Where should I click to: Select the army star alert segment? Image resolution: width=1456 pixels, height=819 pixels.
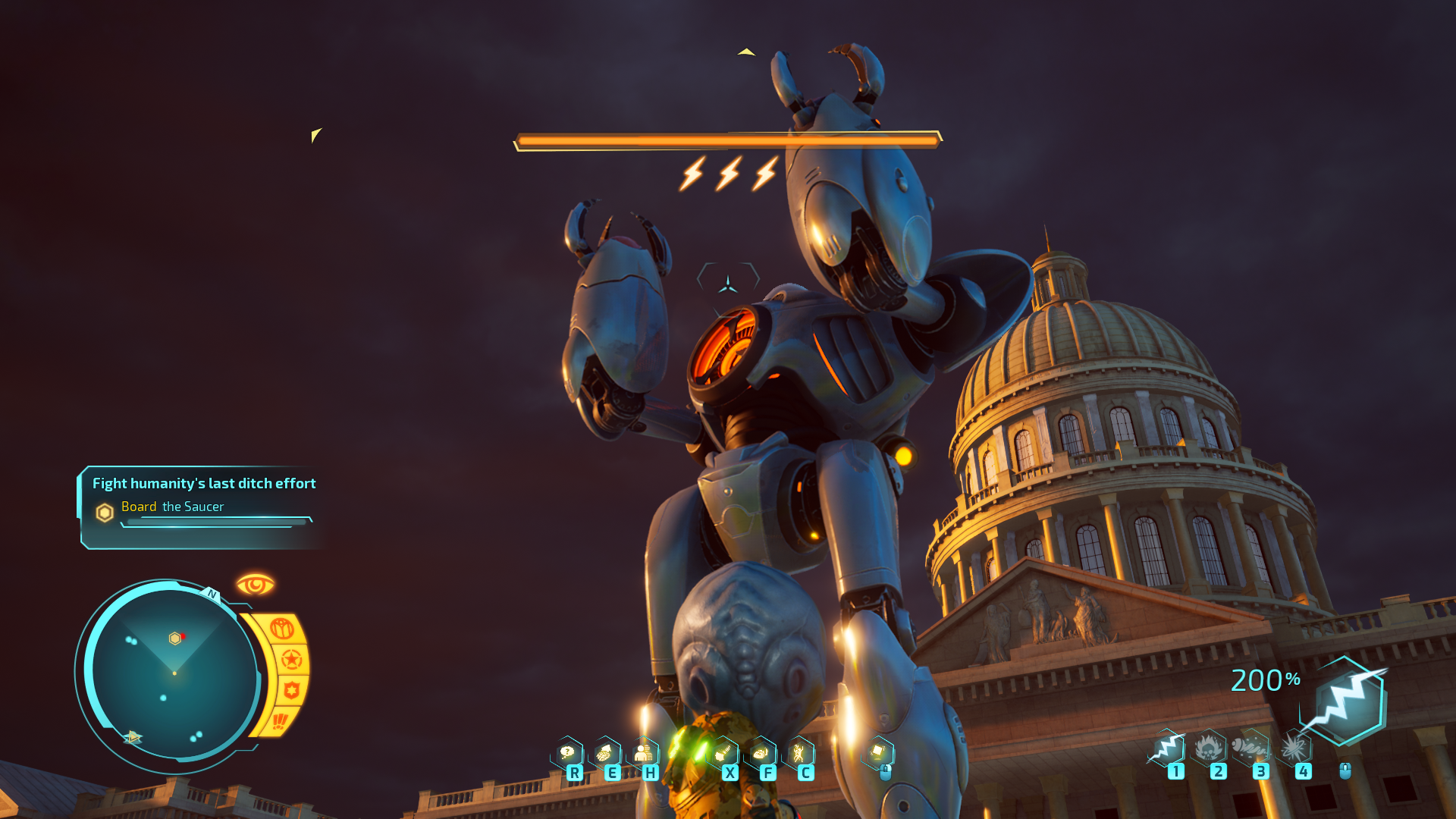click(292, 660)
